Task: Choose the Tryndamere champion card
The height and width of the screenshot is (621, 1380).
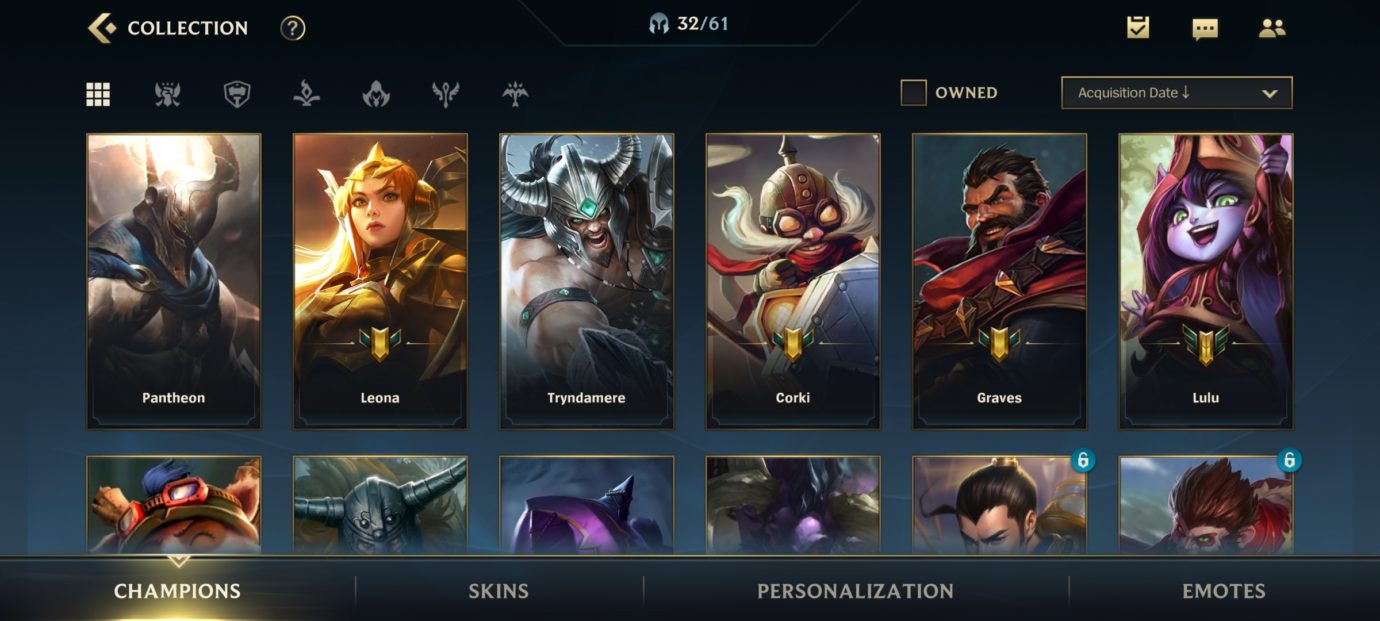Action: pyautogui.click(x=587, y=281)
